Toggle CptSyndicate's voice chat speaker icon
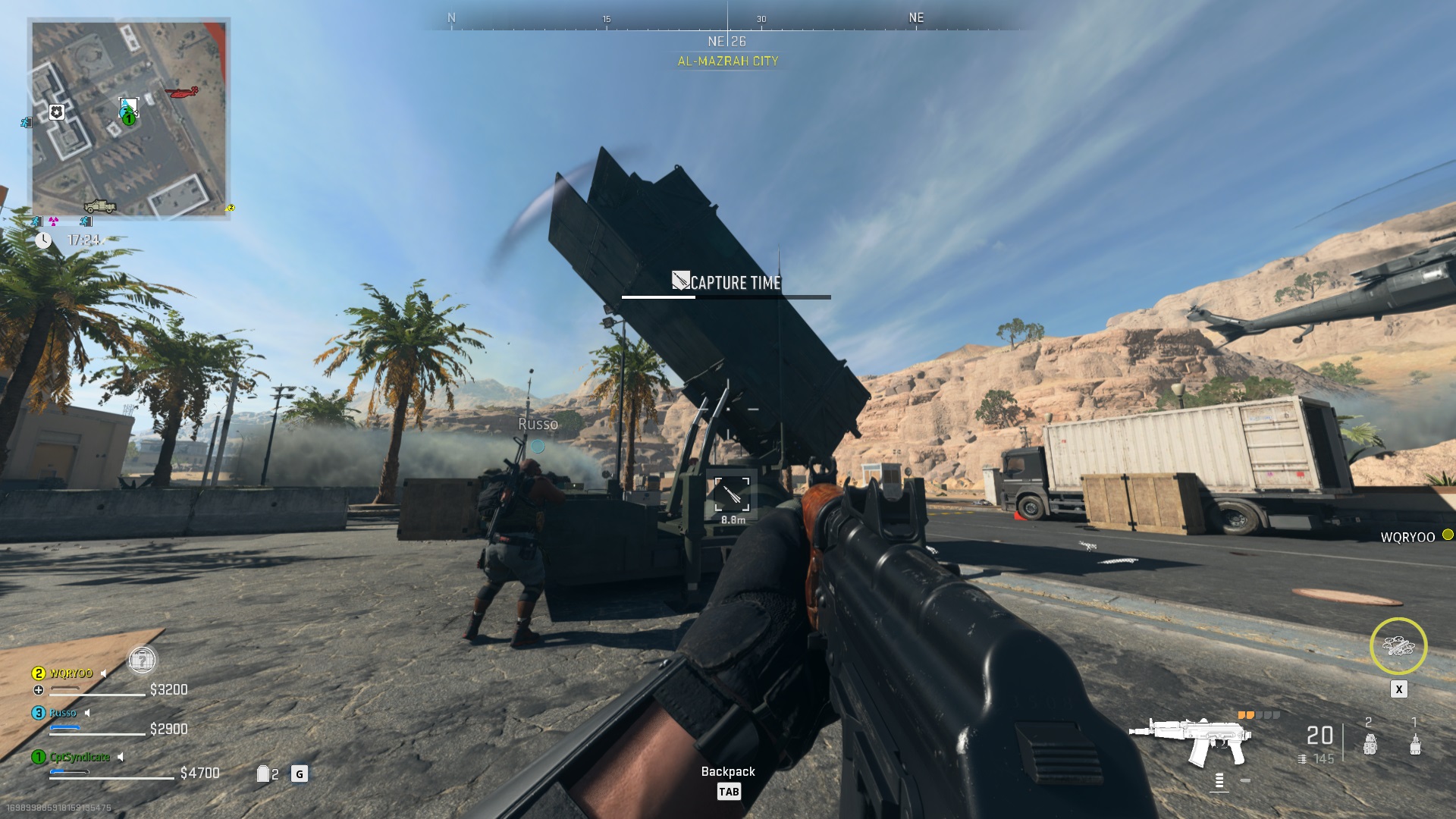The image size is (1456, 819). 120,758
